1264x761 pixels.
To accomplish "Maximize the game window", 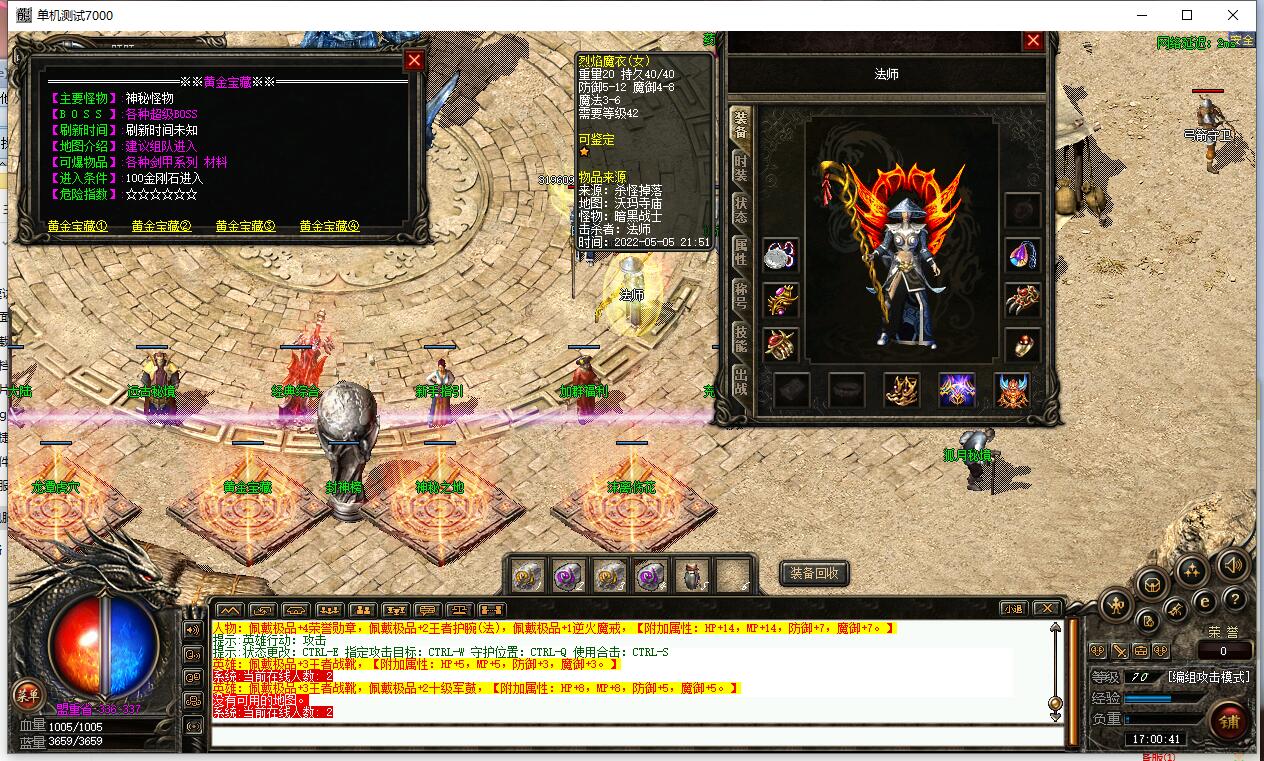I will click(x=1187, y=15).
